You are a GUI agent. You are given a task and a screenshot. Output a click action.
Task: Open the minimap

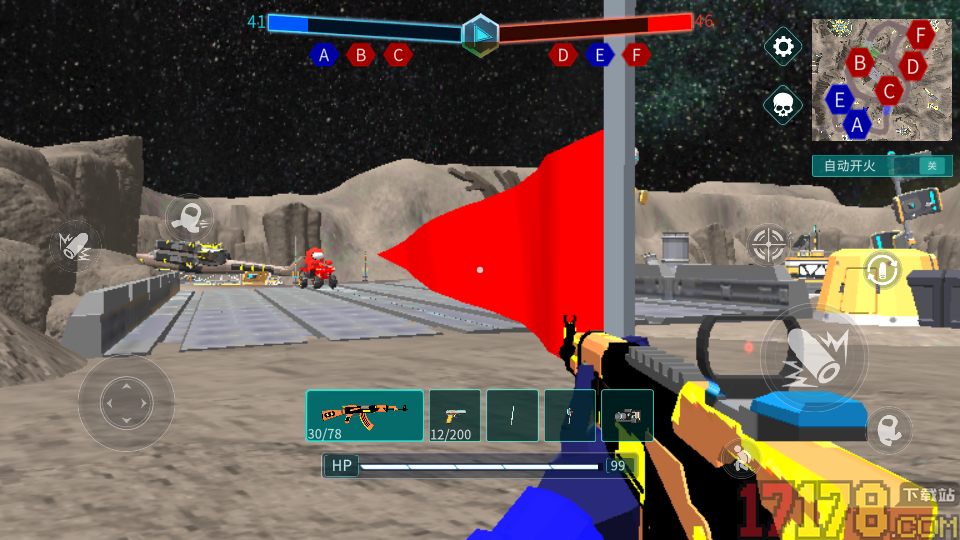tap(881, 80)
